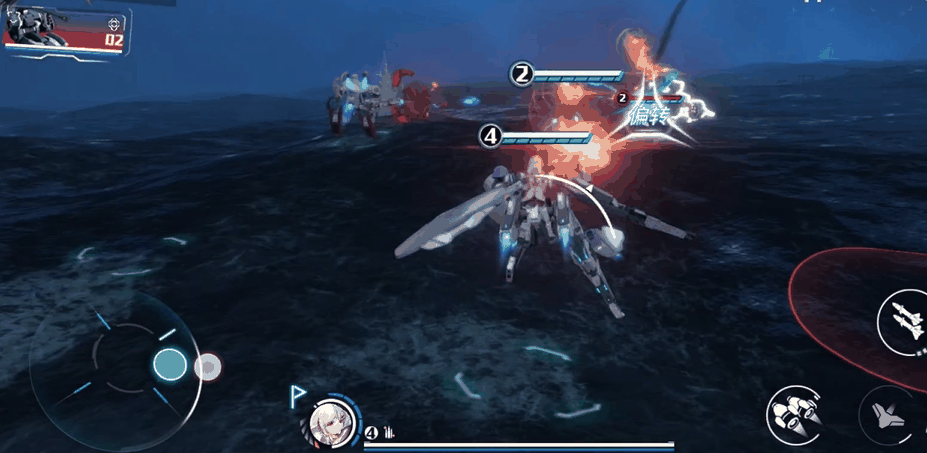Tap the white flag icon above portrait
927x453 pixels.
pyautogui.click(x=298, y=396)
